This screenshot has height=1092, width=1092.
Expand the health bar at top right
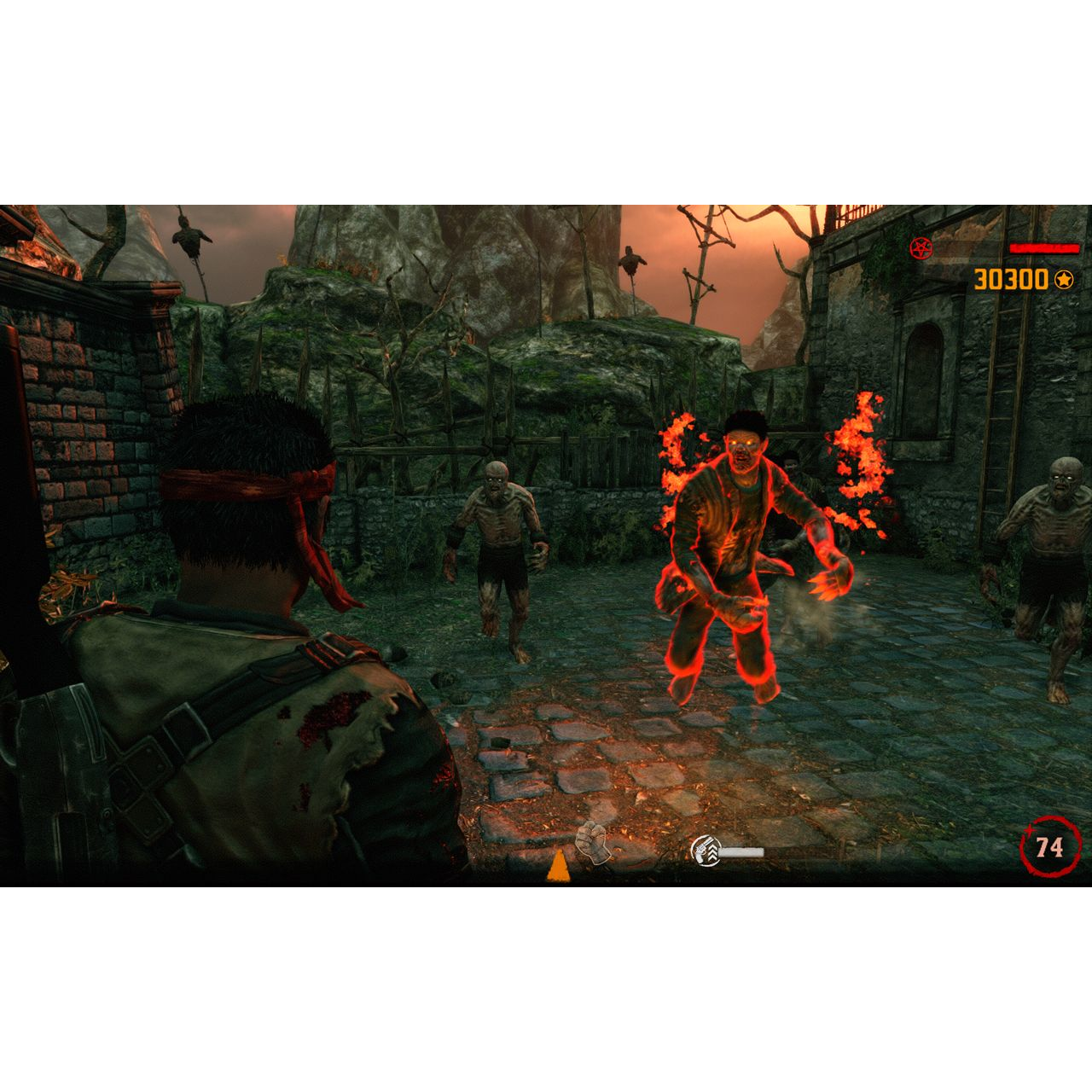(1043, 248)
